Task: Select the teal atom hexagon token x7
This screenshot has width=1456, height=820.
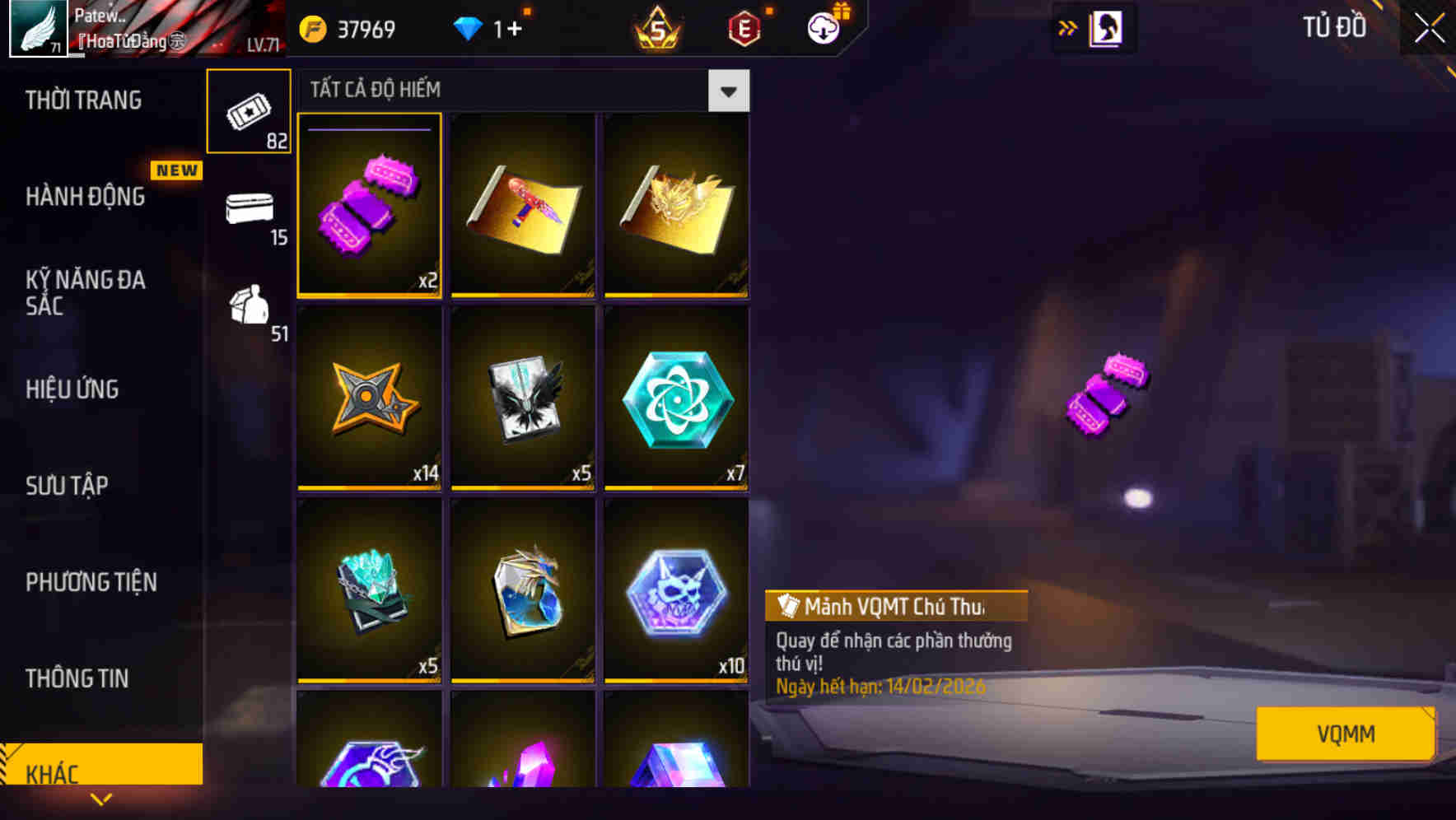Action: tap(677, 401)
